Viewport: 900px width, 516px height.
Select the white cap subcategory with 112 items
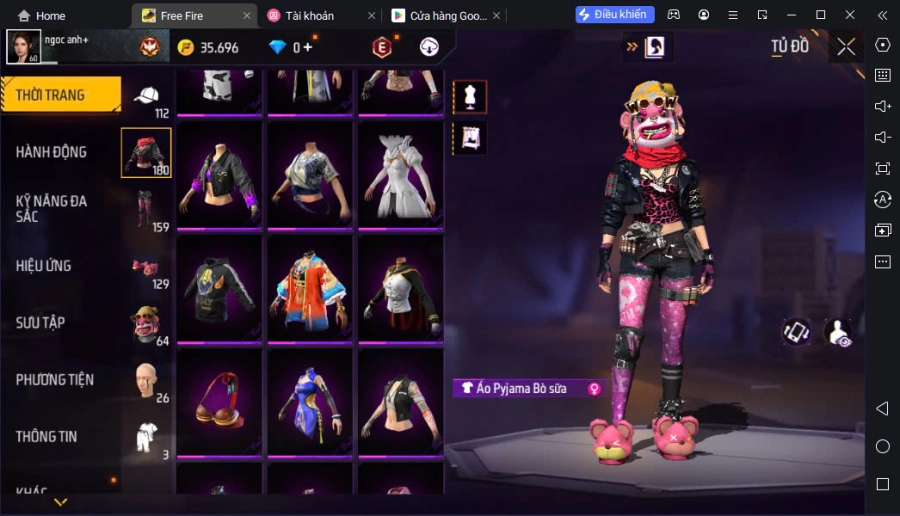click(147, 98)
